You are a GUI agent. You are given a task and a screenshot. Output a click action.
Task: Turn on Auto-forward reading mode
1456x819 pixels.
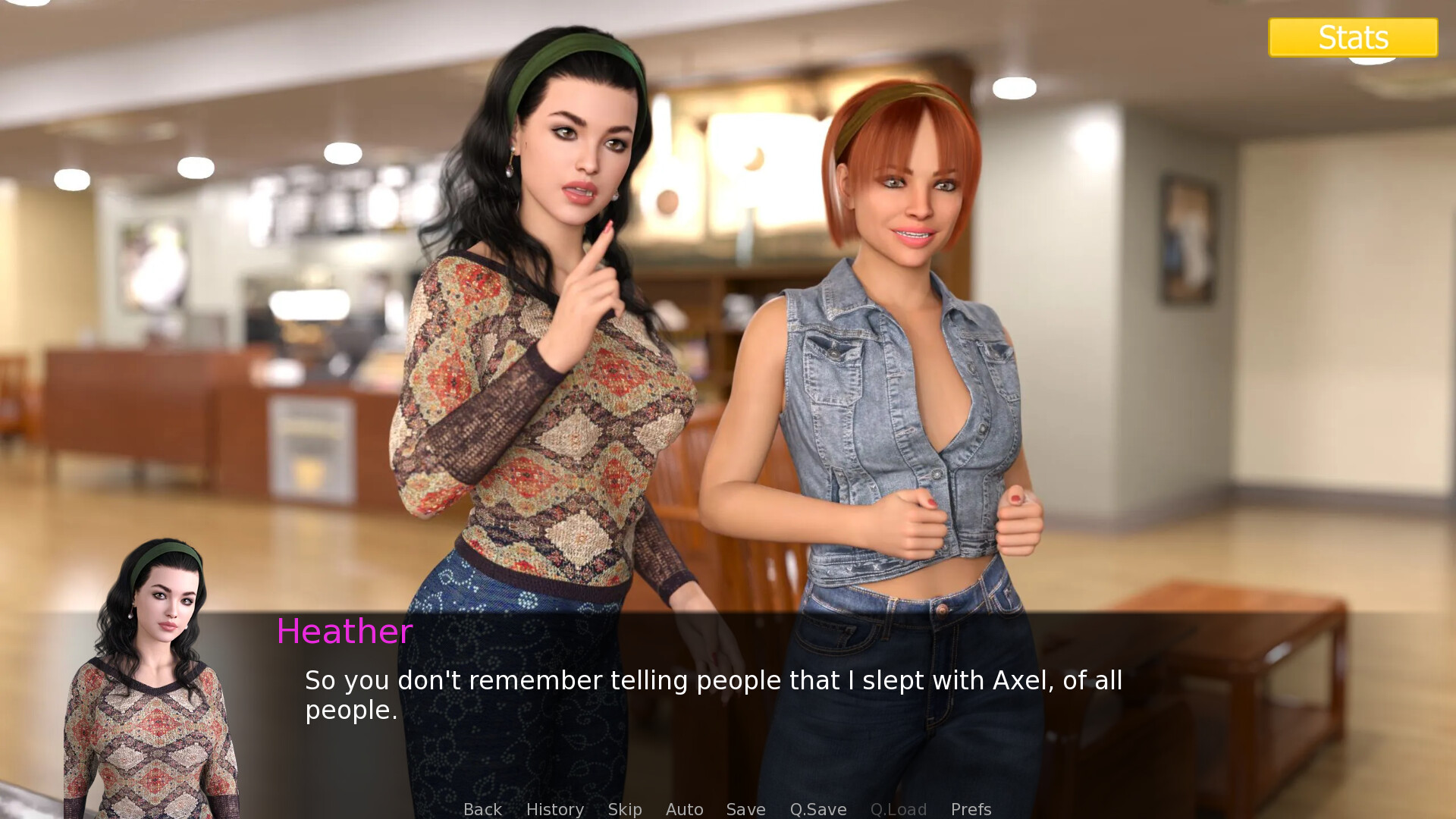tap(684, 809)
